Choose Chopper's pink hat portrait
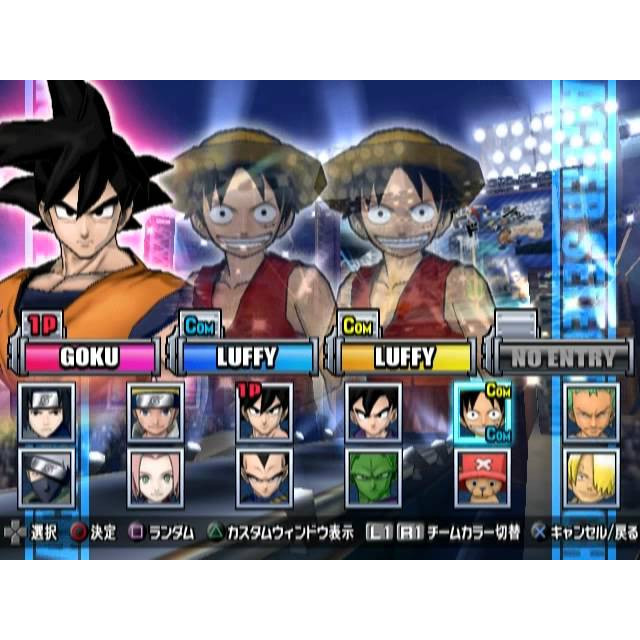Image resolution: width=640 pixels, height=640 pixels. [x=482, y=476]
